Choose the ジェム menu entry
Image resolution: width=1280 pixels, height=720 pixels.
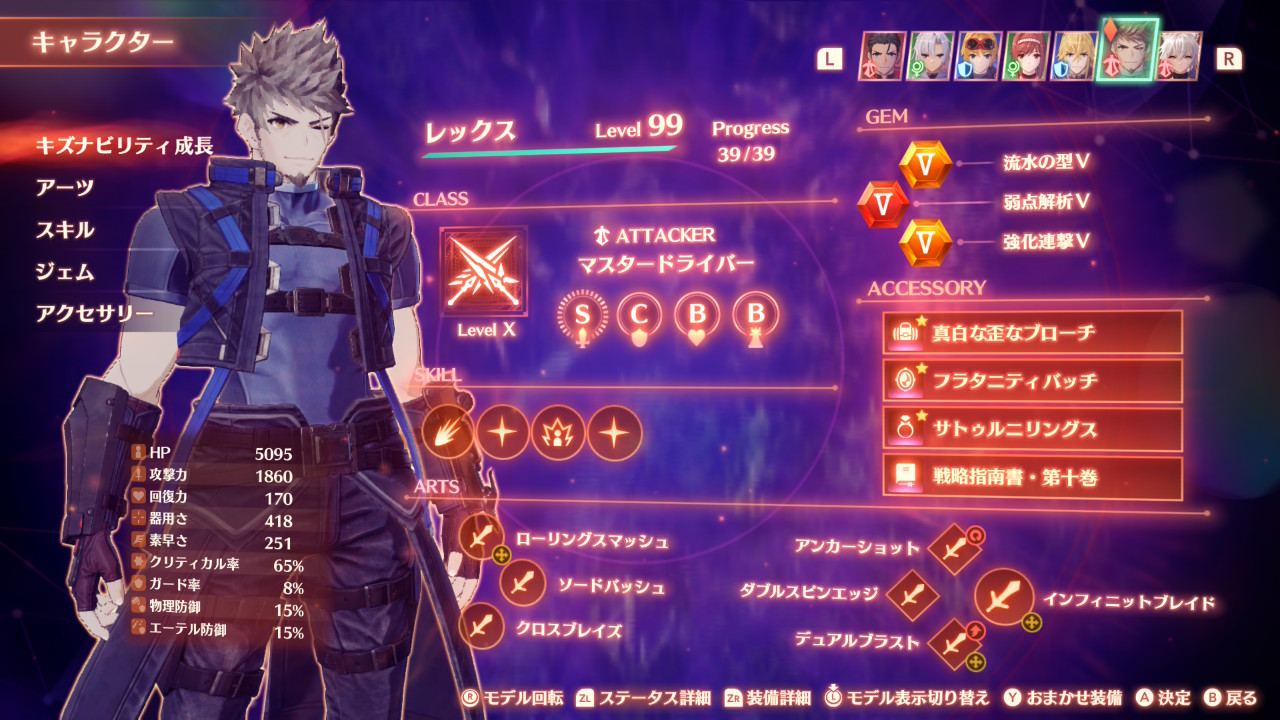click(x=65, y=272)
